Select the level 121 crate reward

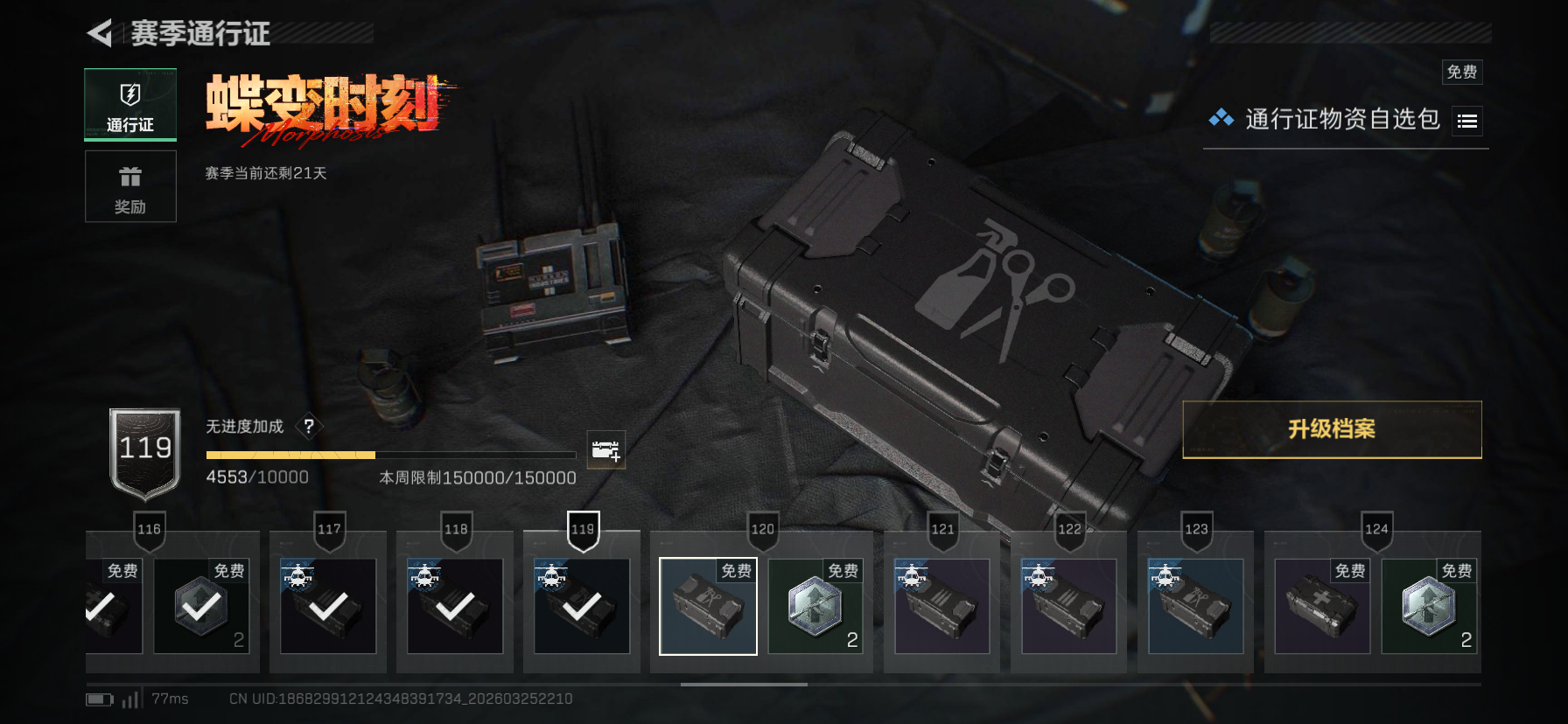point(941,606)
